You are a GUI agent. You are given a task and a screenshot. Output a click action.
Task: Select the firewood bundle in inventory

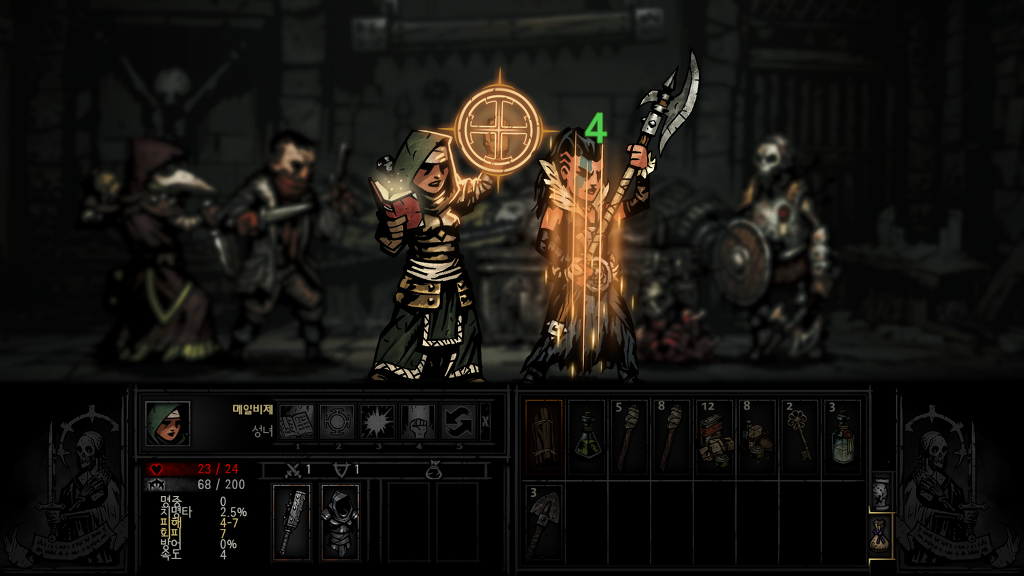coord(544,436)
